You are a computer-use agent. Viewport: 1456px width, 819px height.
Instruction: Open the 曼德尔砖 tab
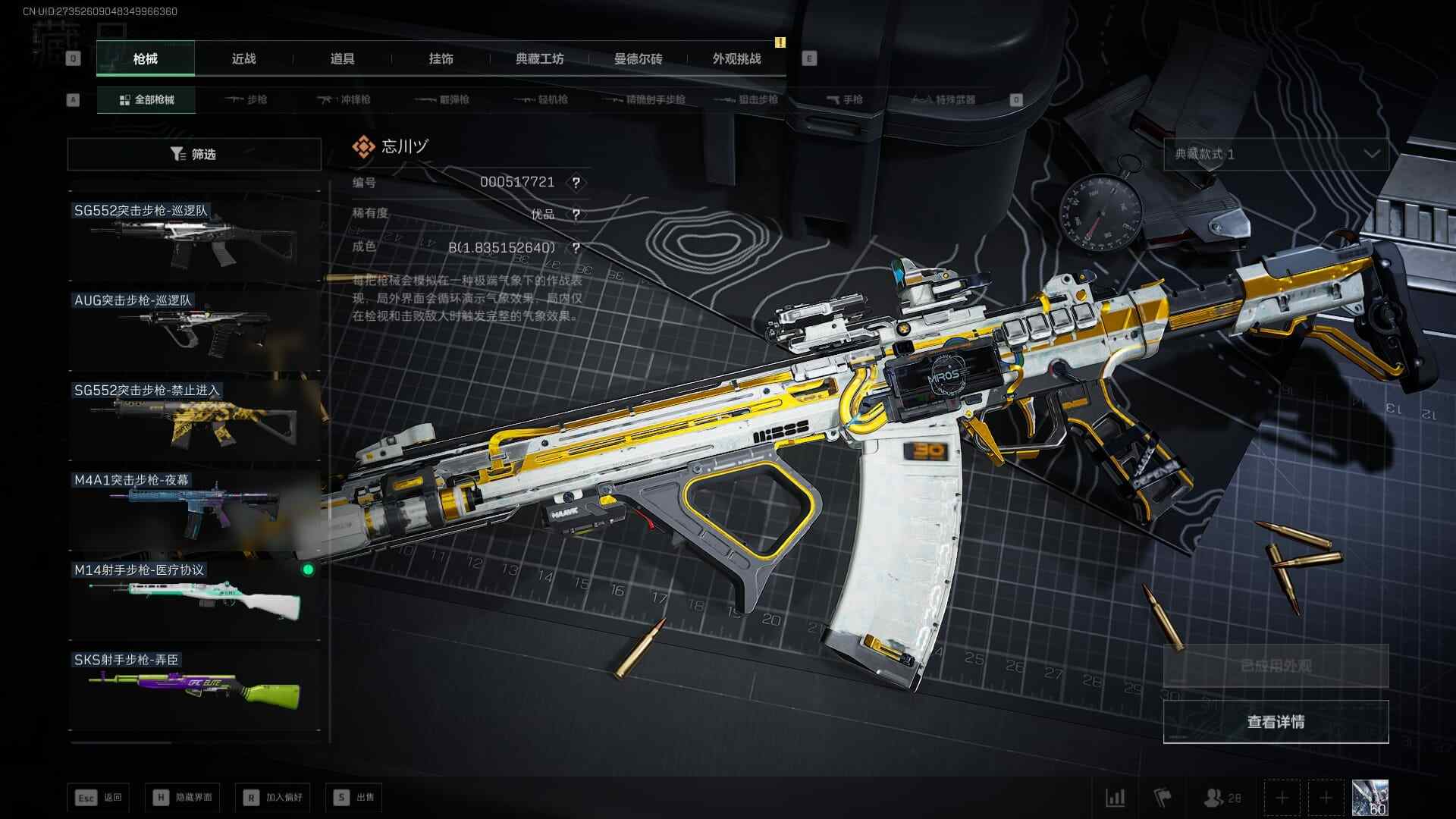pos(638,58)
